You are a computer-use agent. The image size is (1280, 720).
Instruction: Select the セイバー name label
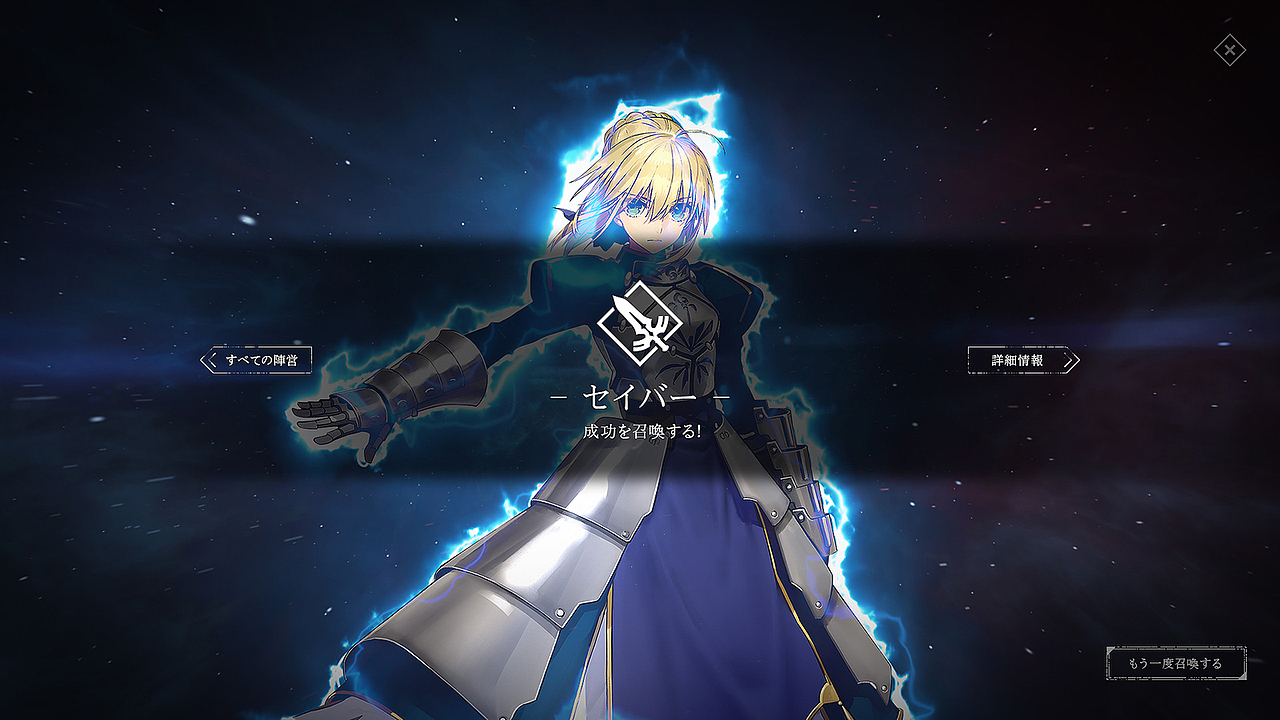(640, 399)
